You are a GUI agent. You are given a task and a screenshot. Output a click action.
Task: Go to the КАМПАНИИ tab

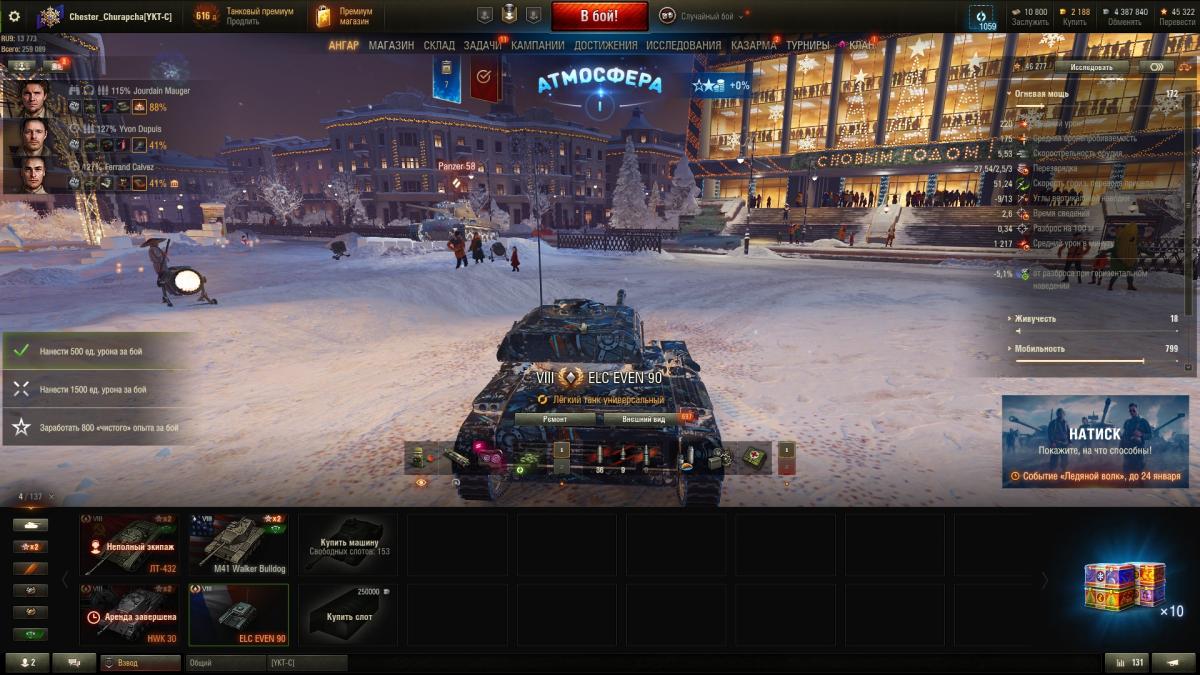coord(538,45)
